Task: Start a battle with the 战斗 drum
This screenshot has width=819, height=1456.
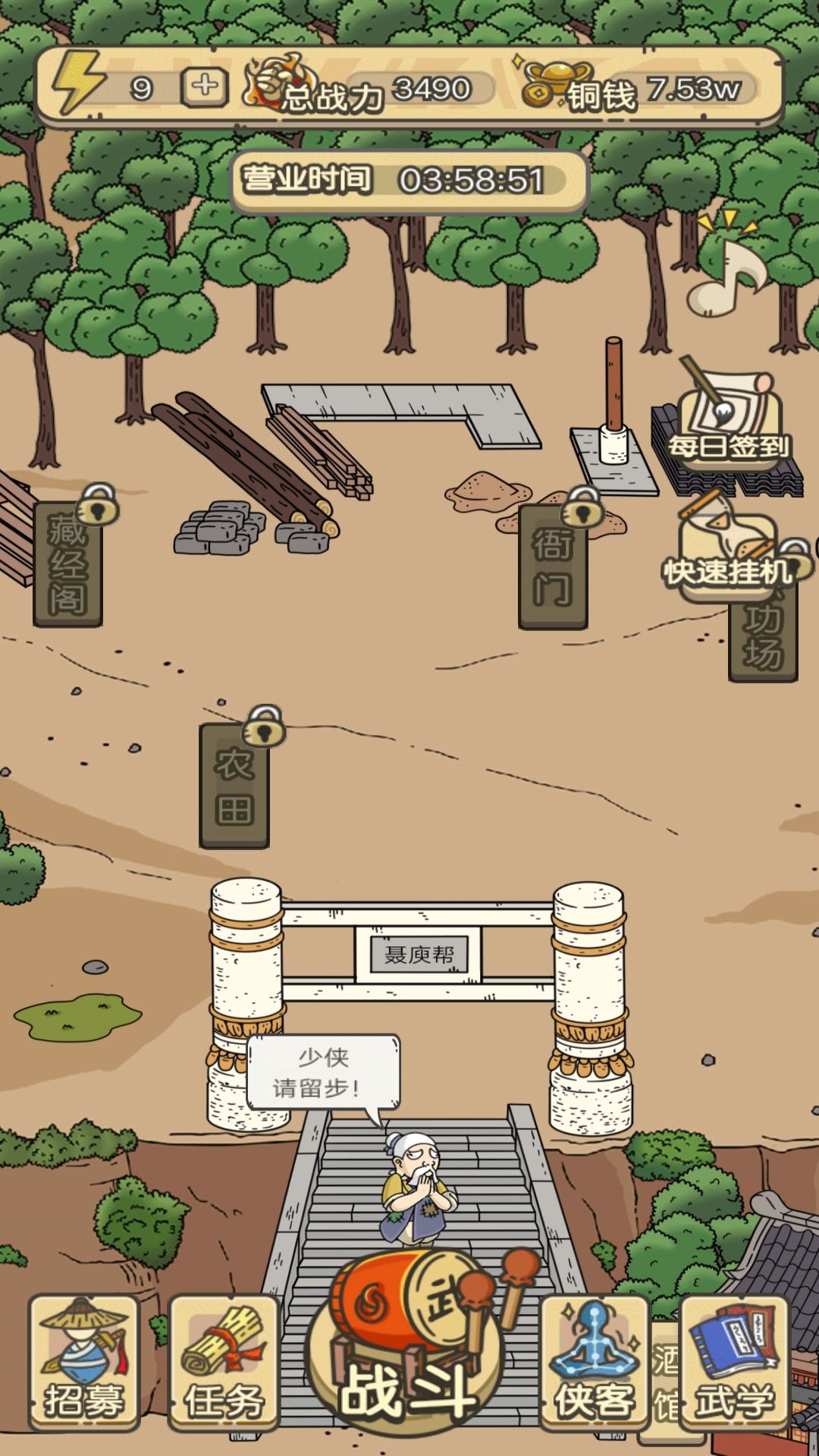Action: 409,1357
